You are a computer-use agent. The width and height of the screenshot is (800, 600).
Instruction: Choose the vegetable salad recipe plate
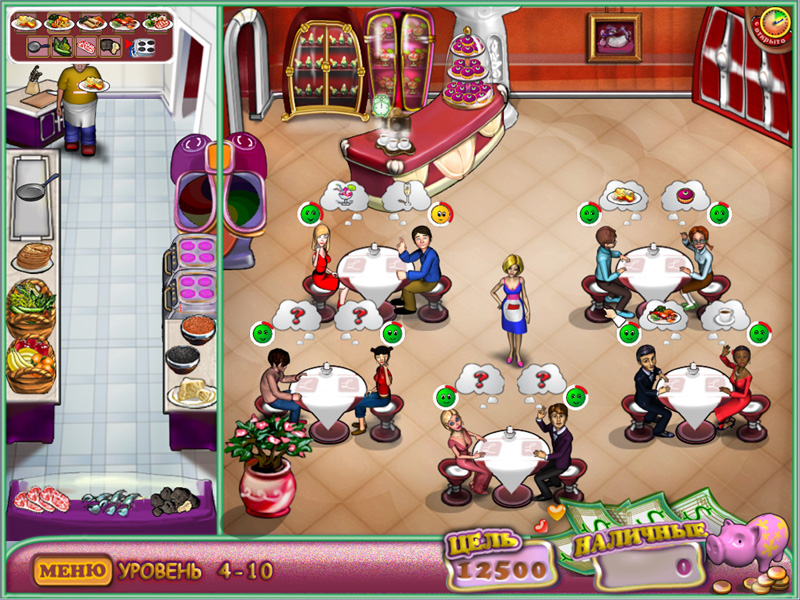pyautogui.click(x=58, y=21)
